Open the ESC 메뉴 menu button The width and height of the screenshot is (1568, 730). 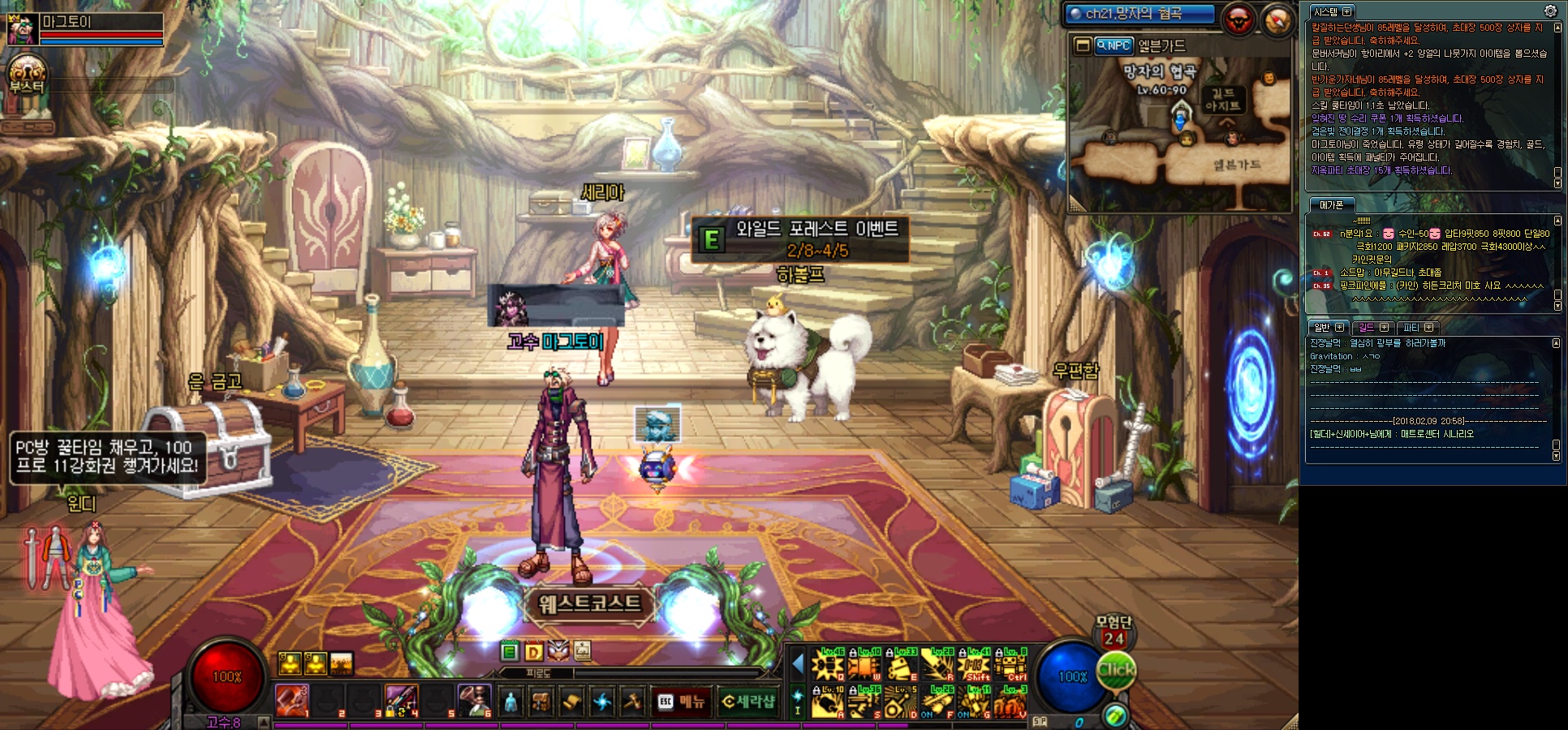[681, 702]
